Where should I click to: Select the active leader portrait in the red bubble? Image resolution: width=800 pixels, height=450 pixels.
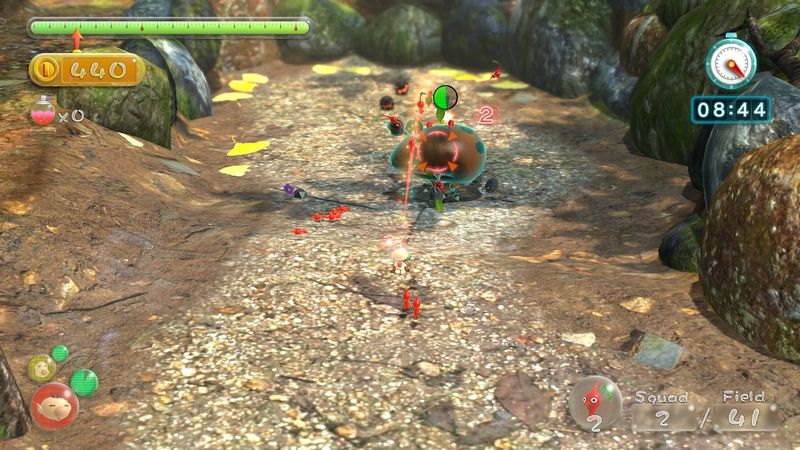[54, 405]
